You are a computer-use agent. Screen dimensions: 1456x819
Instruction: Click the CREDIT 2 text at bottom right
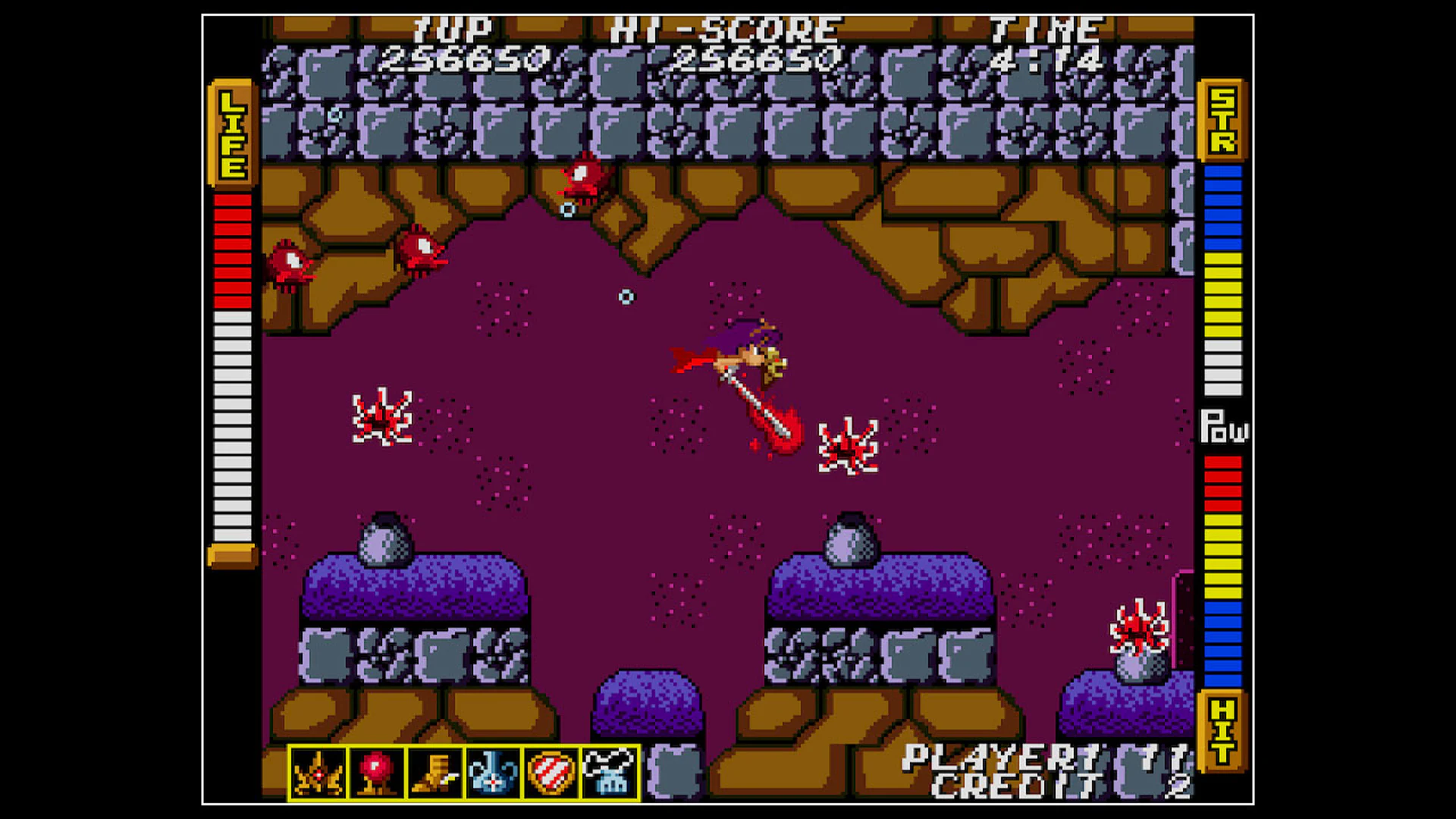1009,785
